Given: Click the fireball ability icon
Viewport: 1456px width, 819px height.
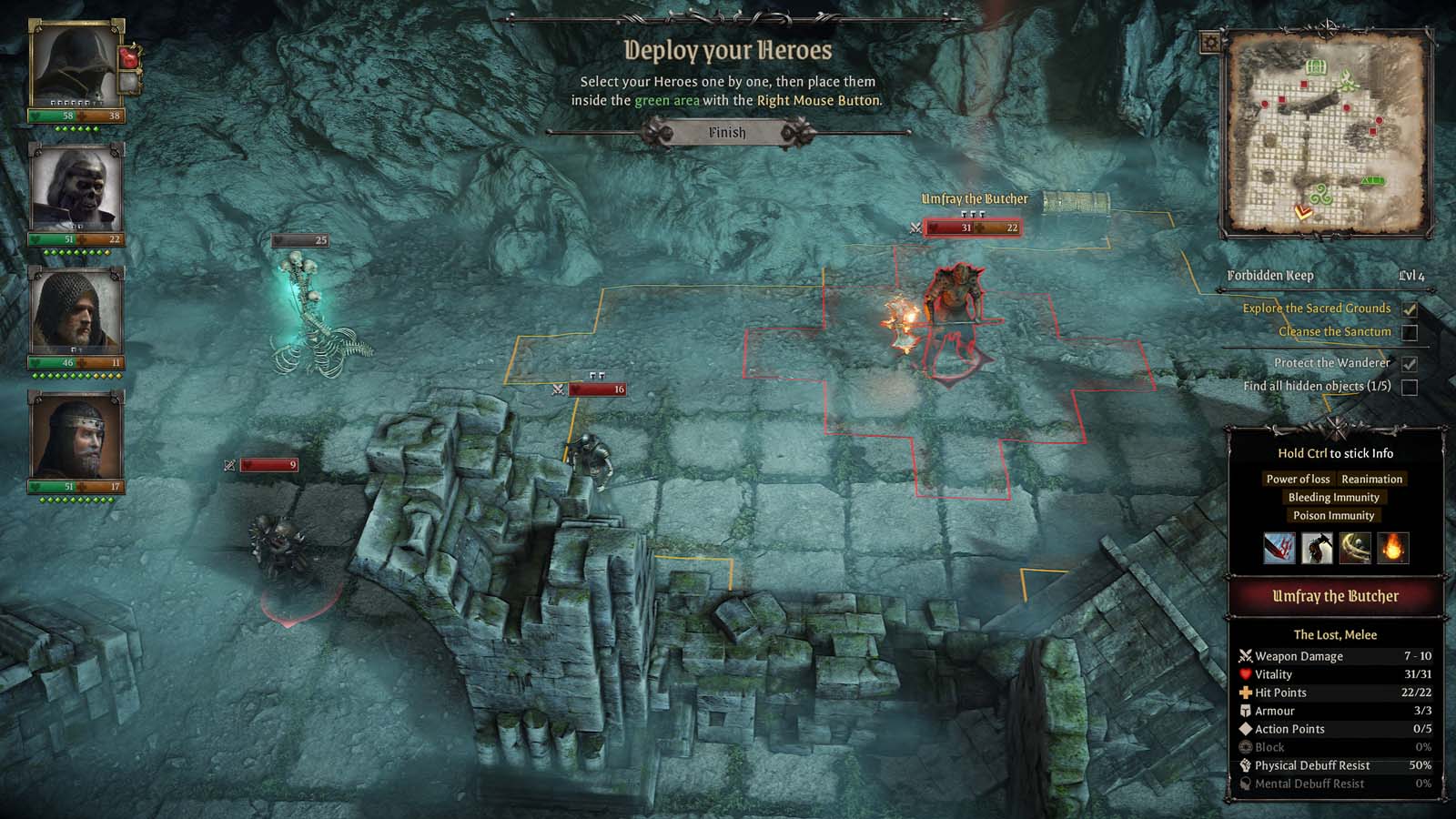Looking at the screenshot, I should tap(1394, 549).
